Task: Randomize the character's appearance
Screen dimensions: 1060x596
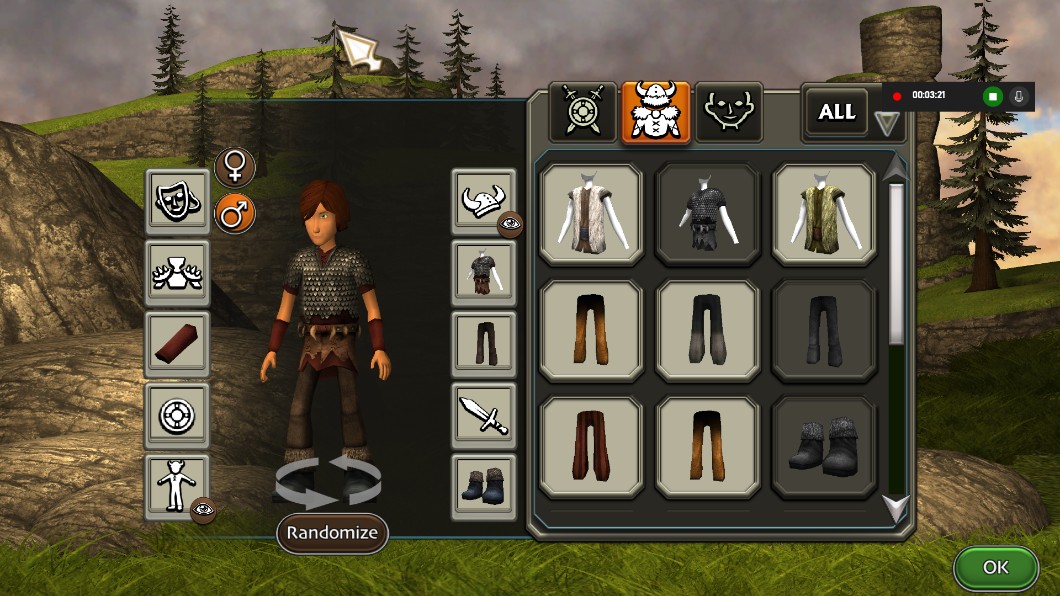Action: [332, 533]
